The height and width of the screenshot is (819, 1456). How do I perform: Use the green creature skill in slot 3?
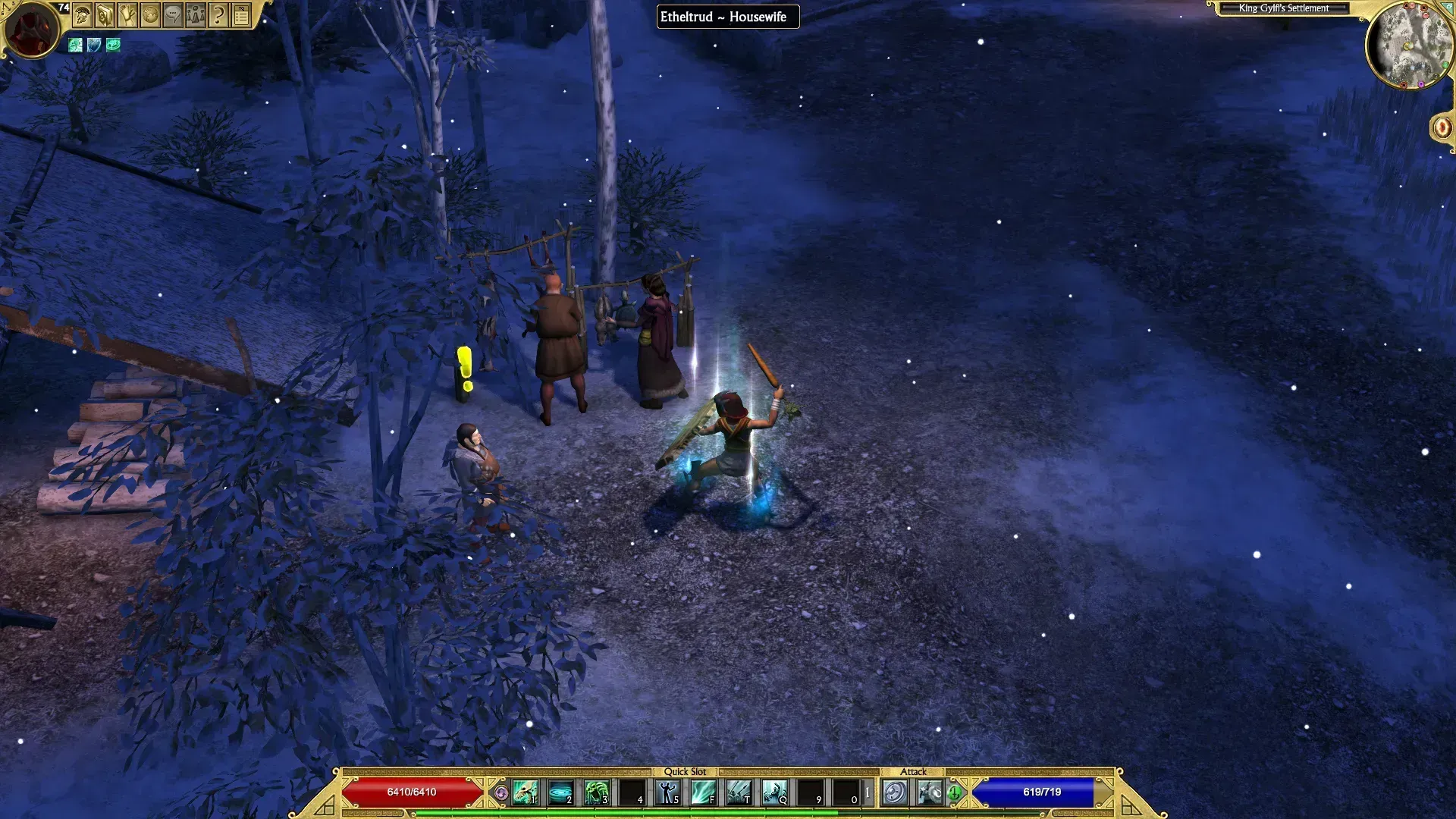596,792
